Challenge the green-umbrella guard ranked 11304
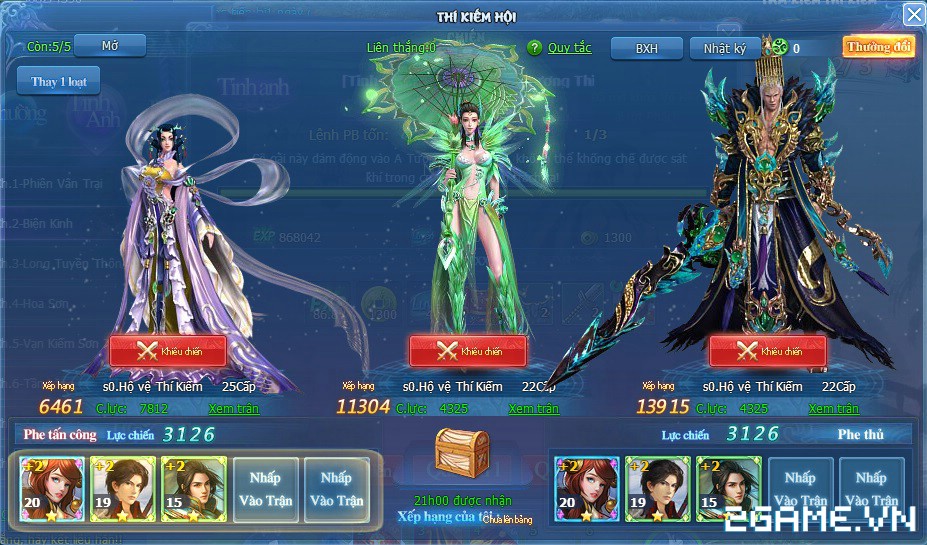The image size is (927, 545). click(468, 351)
